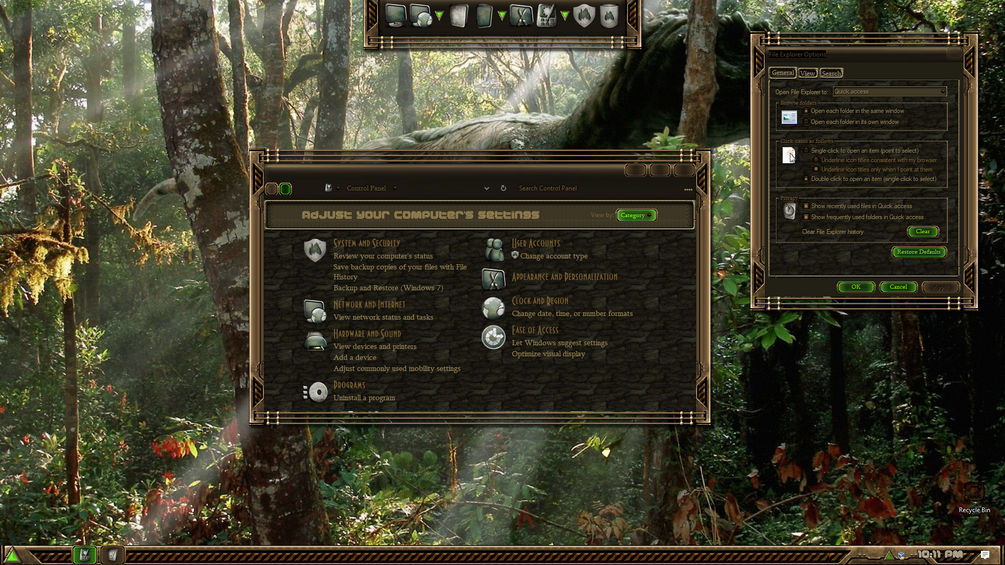This screenshot has width=1005, height=565.
Task: Clear File Explorer history
Action: (922, 232)
